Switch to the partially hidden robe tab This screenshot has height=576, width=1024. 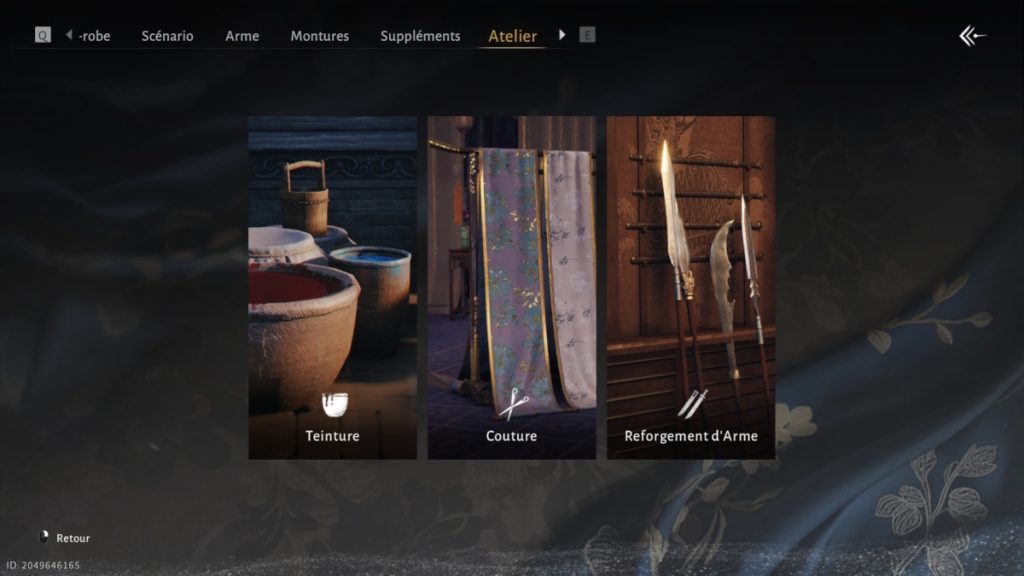[95, 36]
